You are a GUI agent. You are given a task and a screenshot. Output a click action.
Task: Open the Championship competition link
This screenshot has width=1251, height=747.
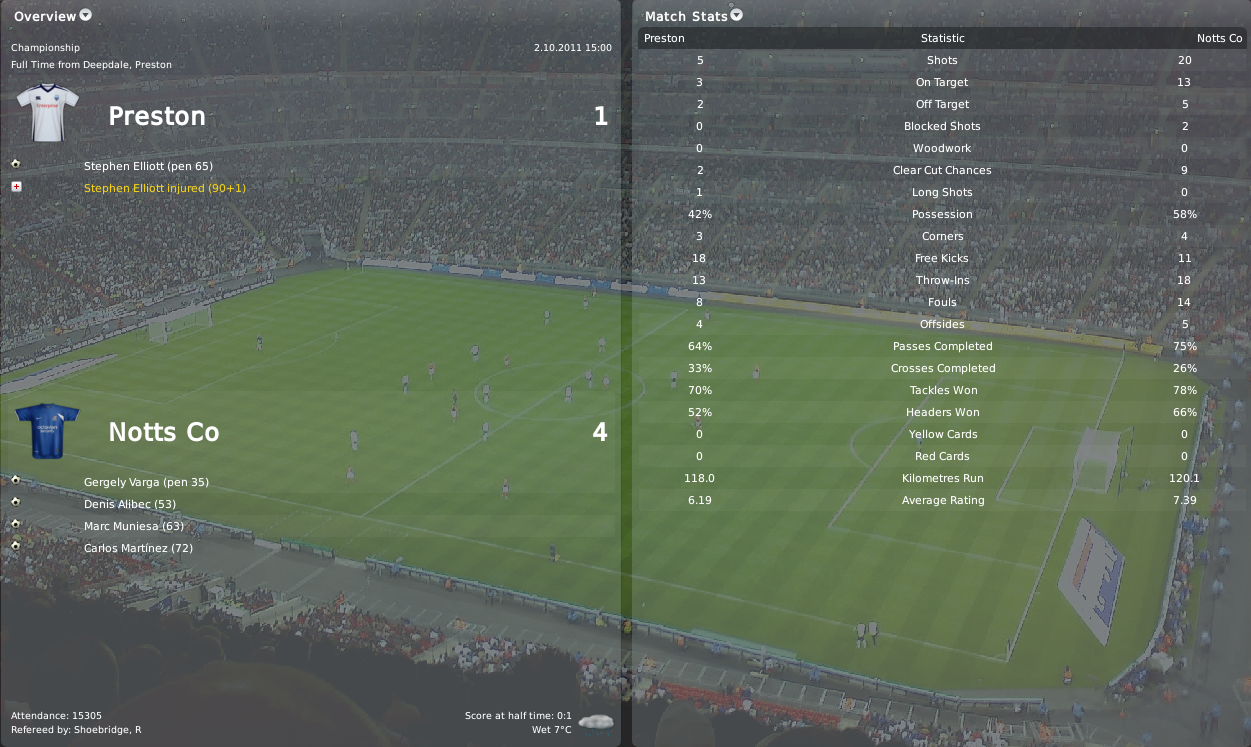(45, 48)
